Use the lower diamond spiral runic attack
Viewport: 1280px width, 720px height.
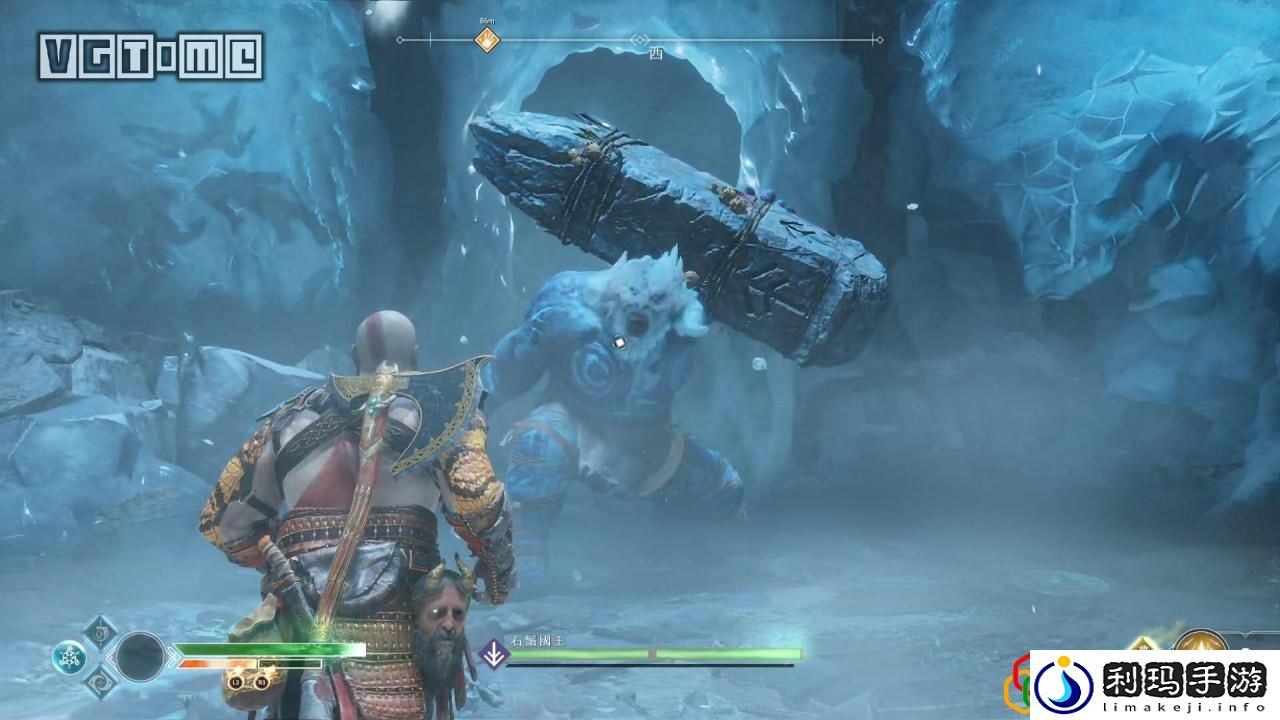101,683
